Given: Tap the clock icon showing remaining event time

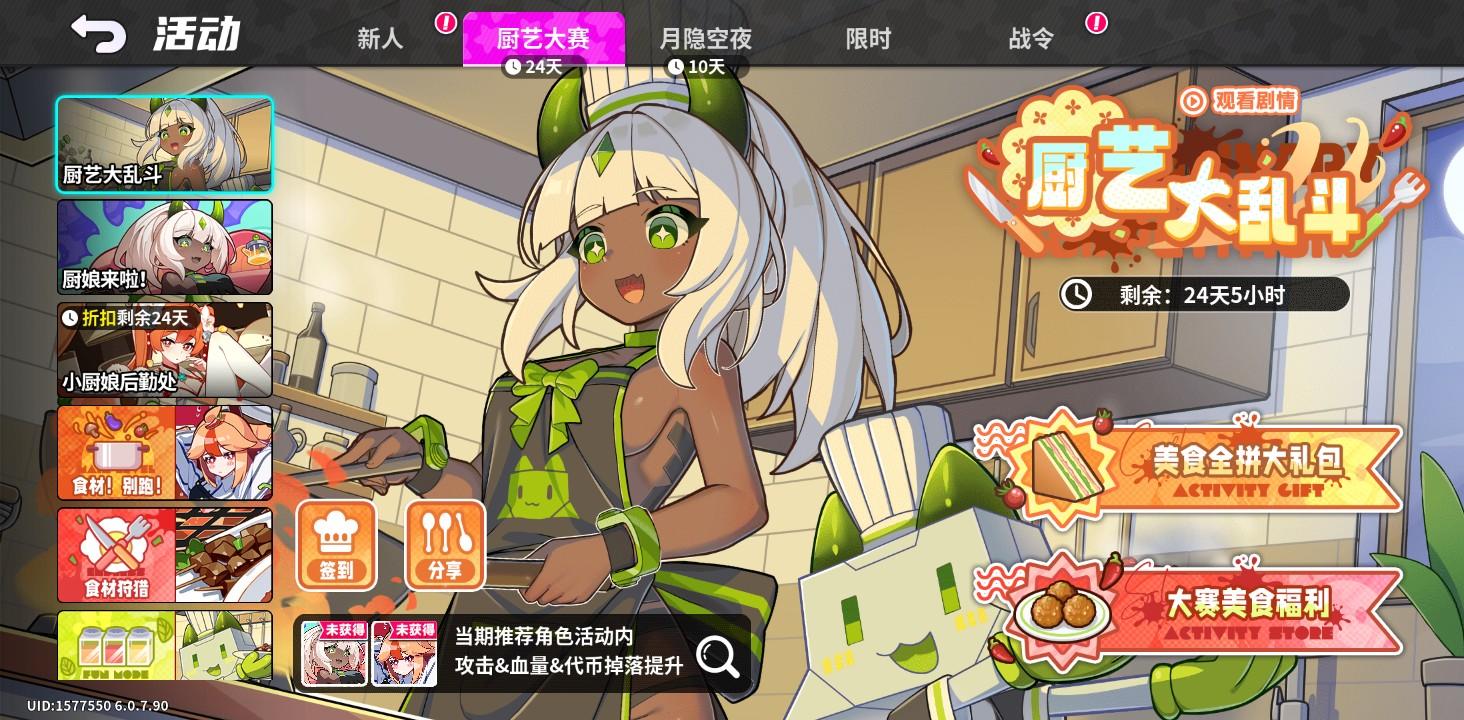Looking at the screenshot, I should coord(1078,293).
